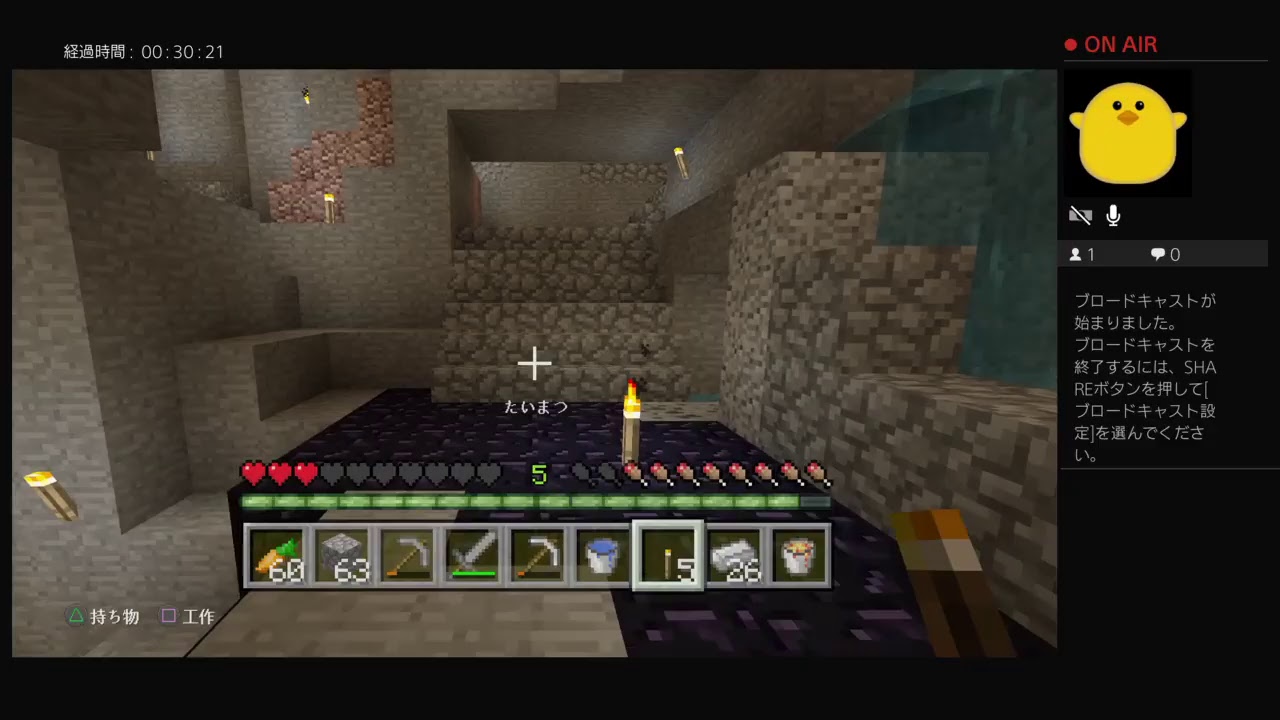Toggle the disabled camera icon
The width and height of the screenshot is (1280, 720).
pyautogui.click(x=1081, y=215)
